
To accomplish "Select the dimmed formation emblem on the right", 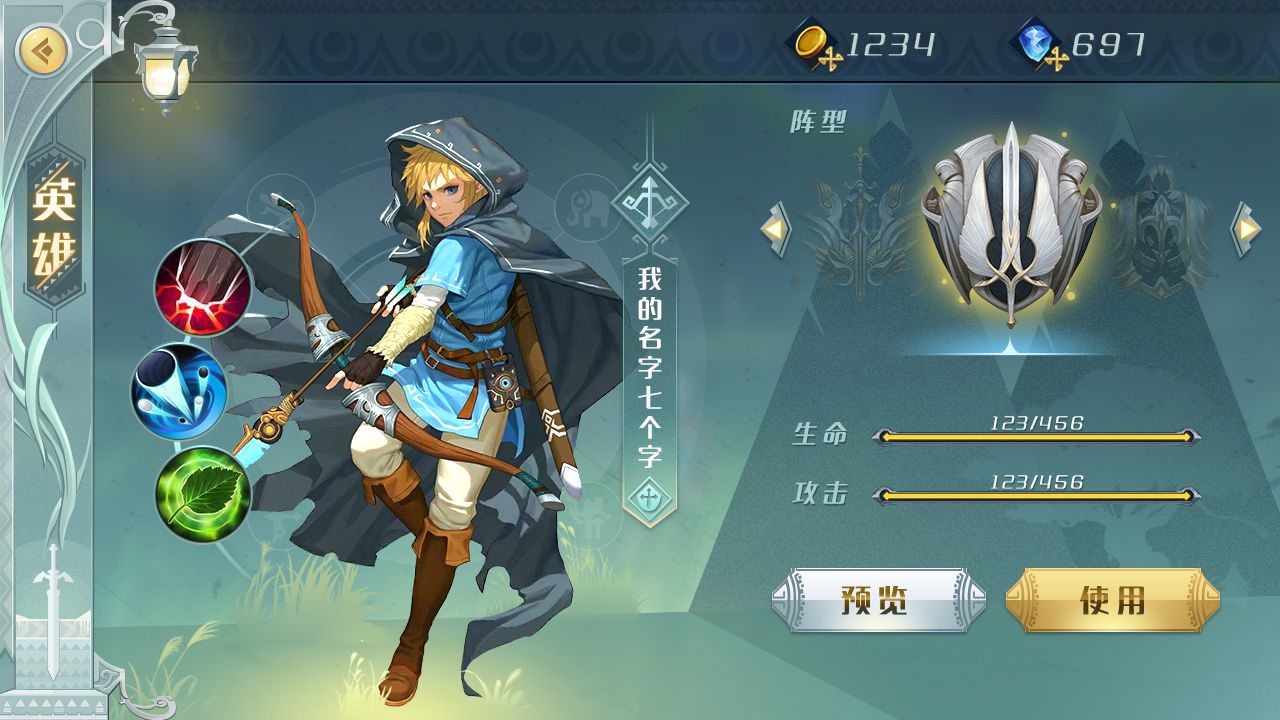I will coord(1160,228).
